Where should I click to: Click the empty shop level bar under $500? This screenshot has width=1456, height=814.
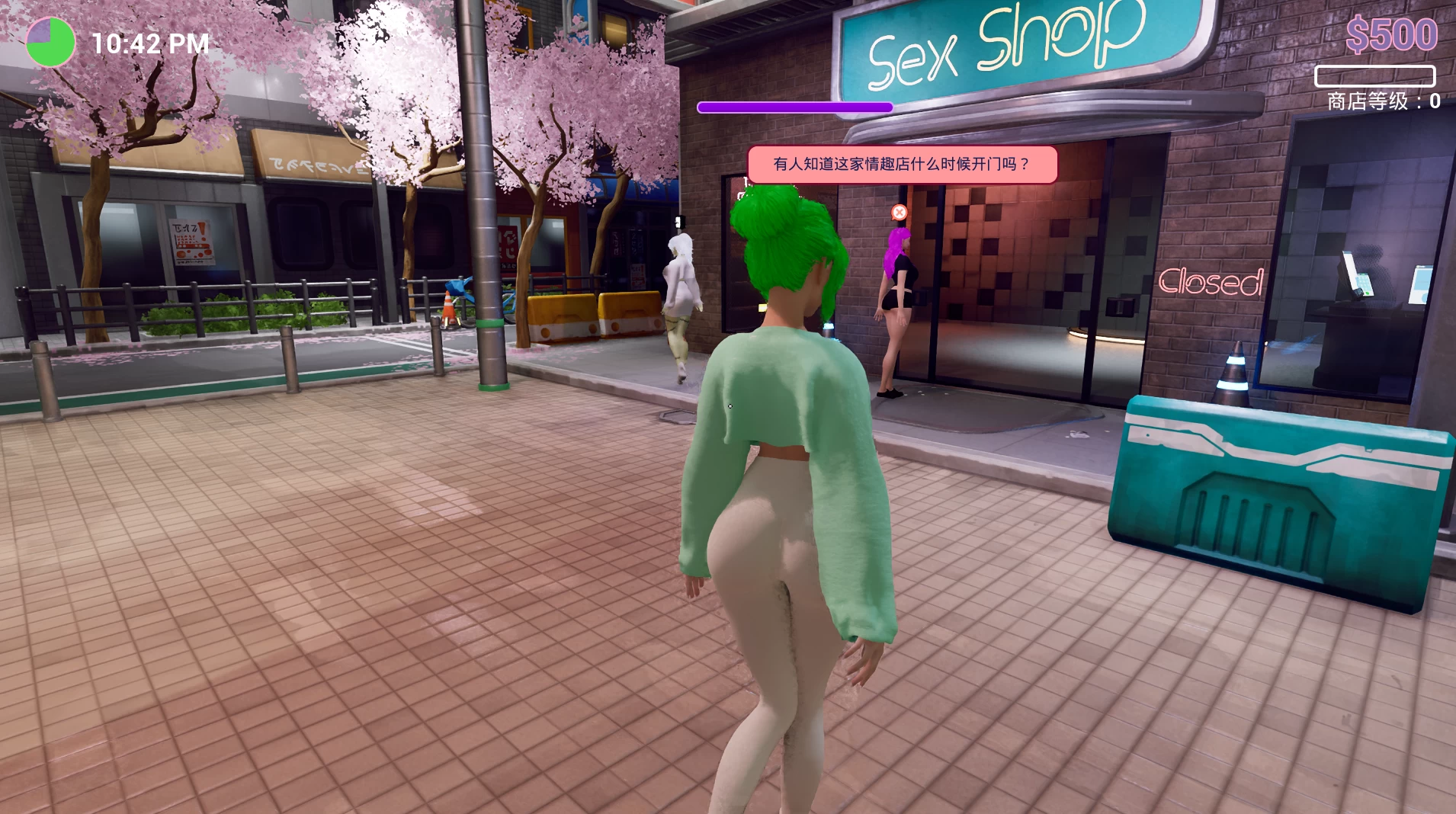pos(1374,77)
